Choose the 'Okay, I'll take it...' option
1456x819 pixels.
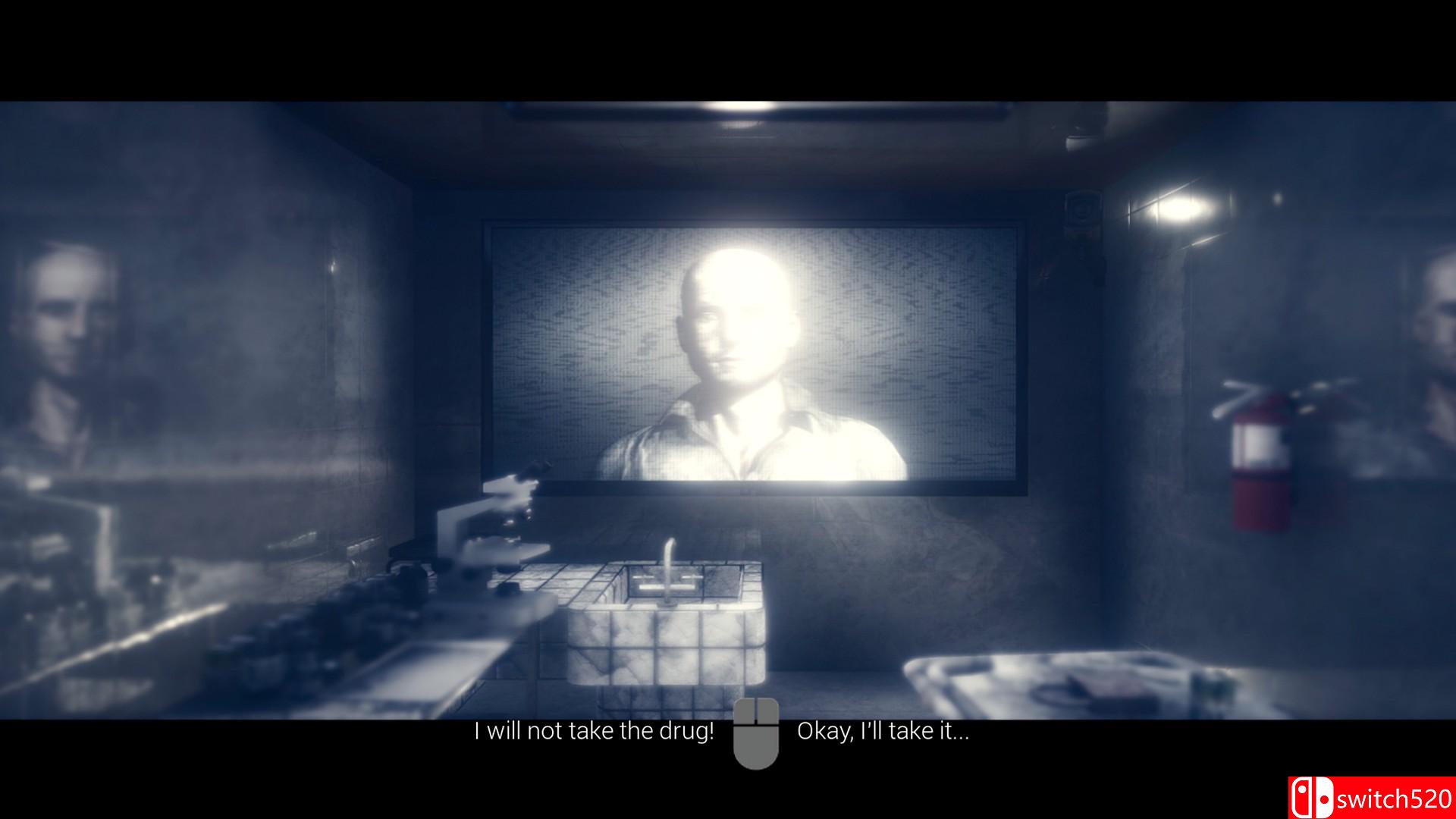(883, 732)
